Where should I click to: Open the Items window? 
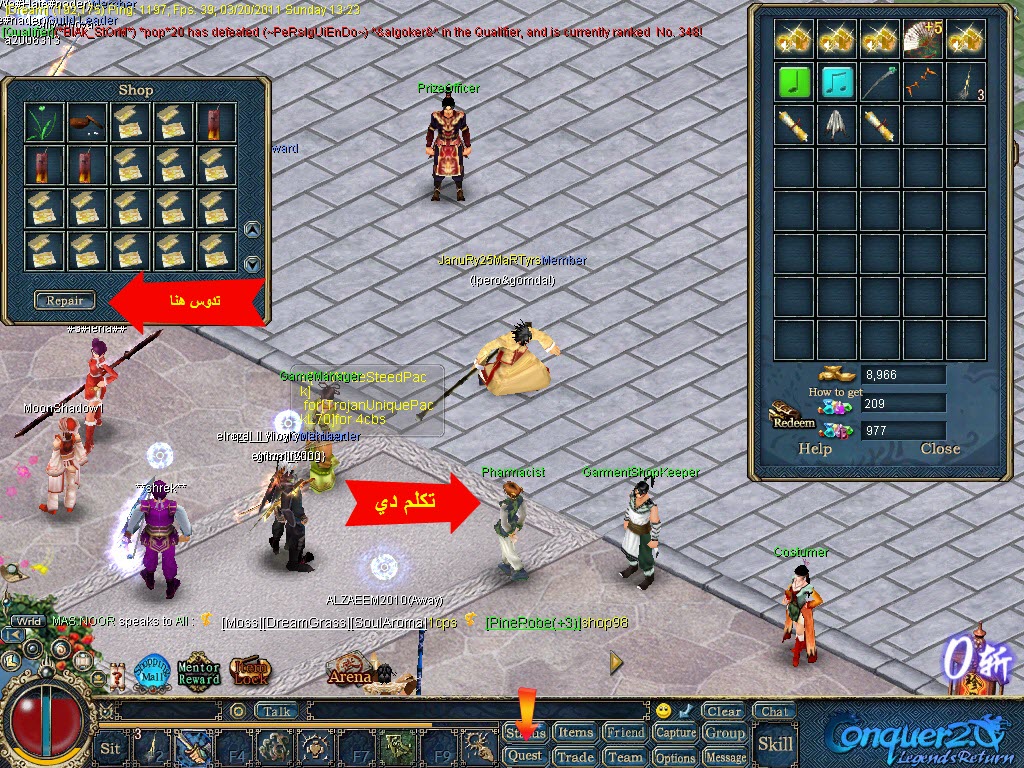click(575, 733)
